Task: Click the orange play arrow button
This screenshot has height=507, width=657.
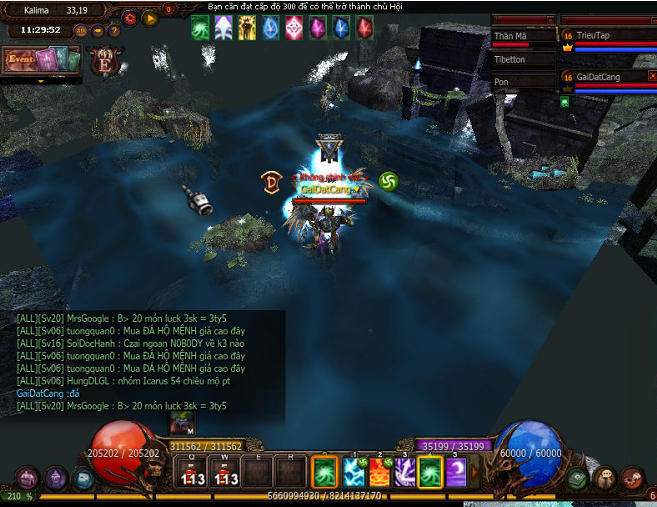Action: coord(150,18)
